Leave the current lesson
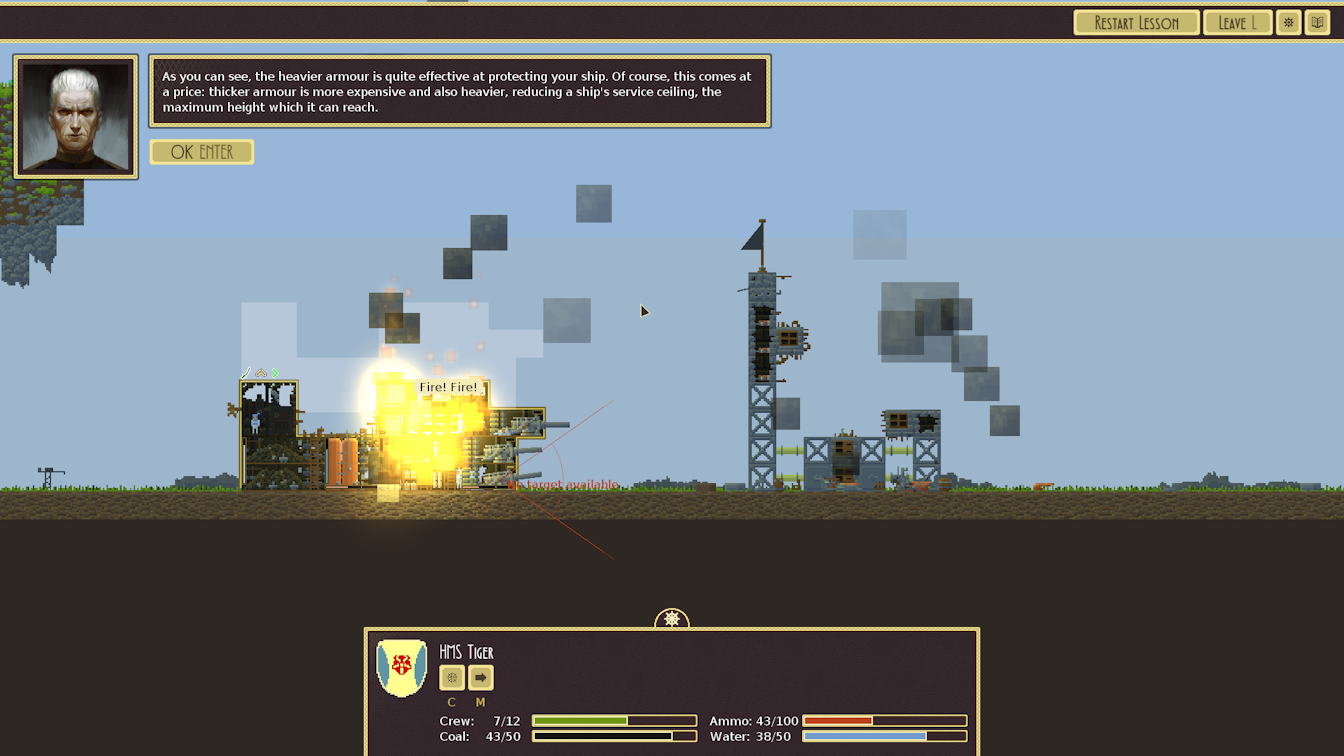 coord(1237,23)
